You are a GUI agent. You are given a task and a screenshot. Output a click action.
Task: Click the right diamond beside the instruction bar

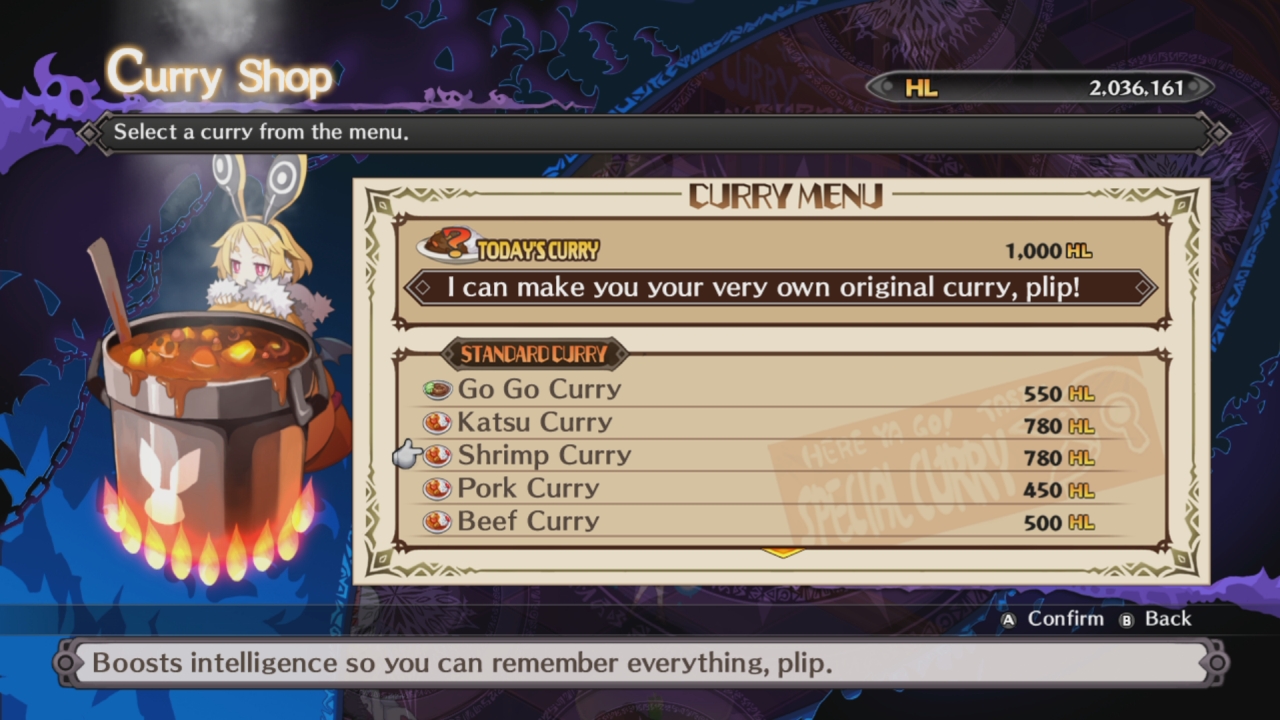1218,131
